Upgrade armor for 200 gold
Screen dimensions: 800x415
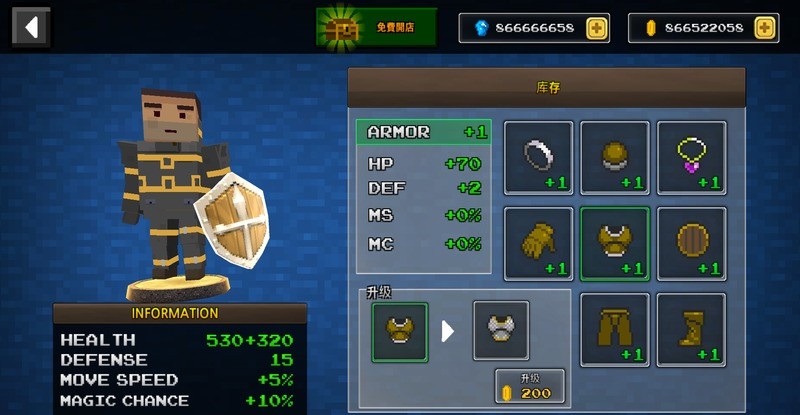tap(529, 386)
